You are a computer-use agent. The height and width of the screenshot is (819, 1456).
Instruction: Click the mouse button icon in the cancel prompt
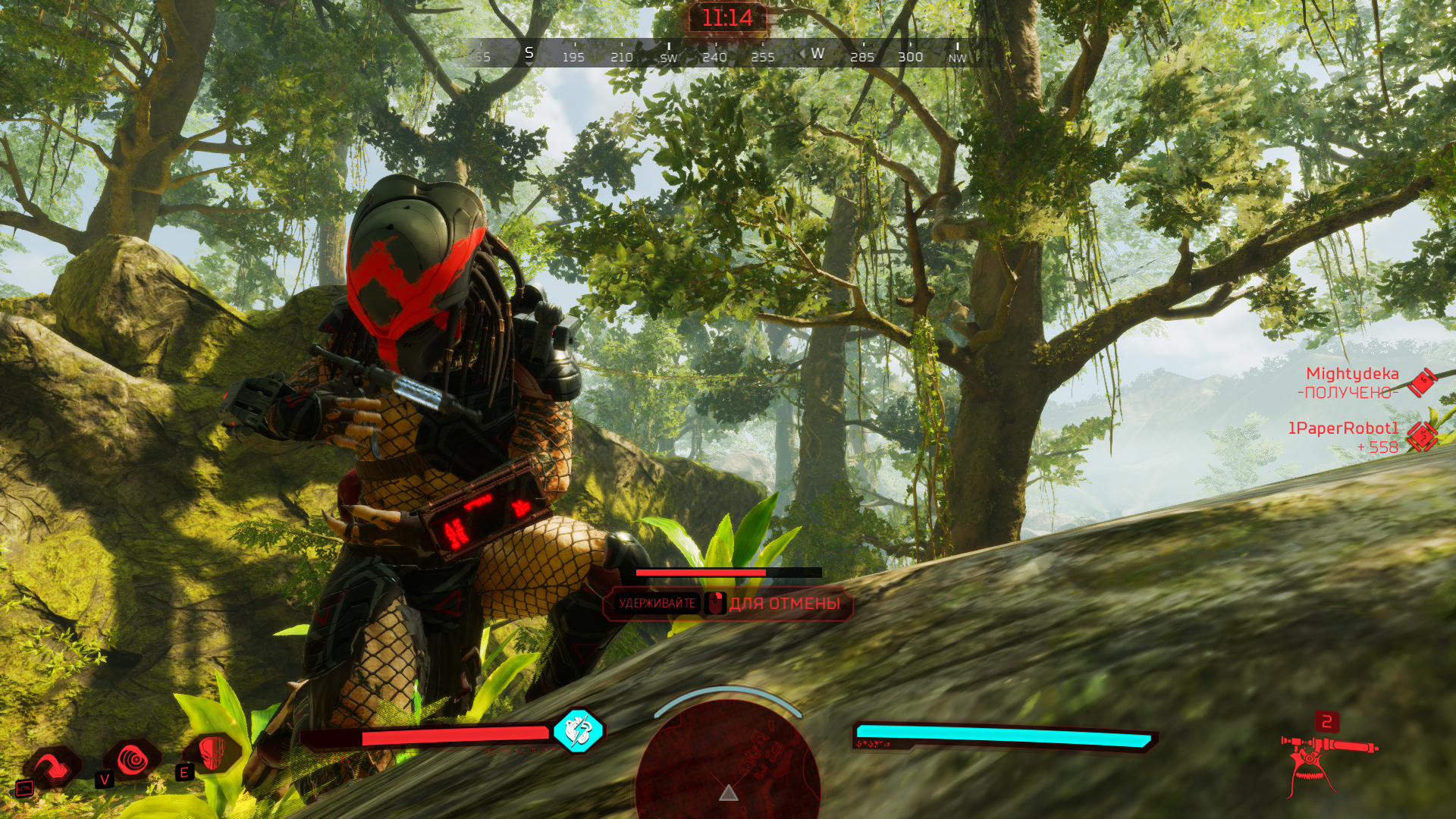(x=714, y=603)
